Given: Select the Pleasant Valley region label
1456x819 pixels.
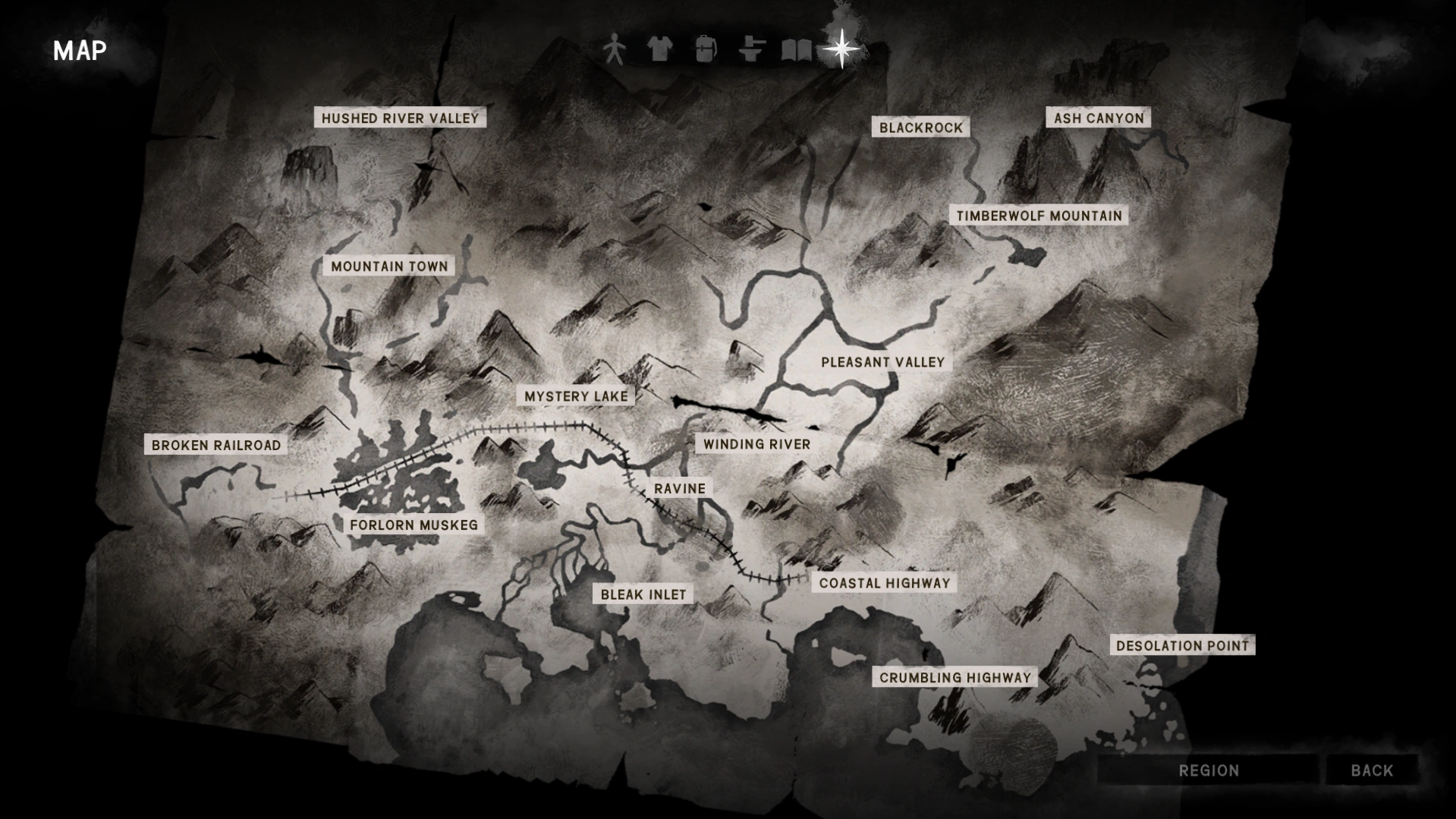Looking at the screenshot, I should click(x=883, y=362).
